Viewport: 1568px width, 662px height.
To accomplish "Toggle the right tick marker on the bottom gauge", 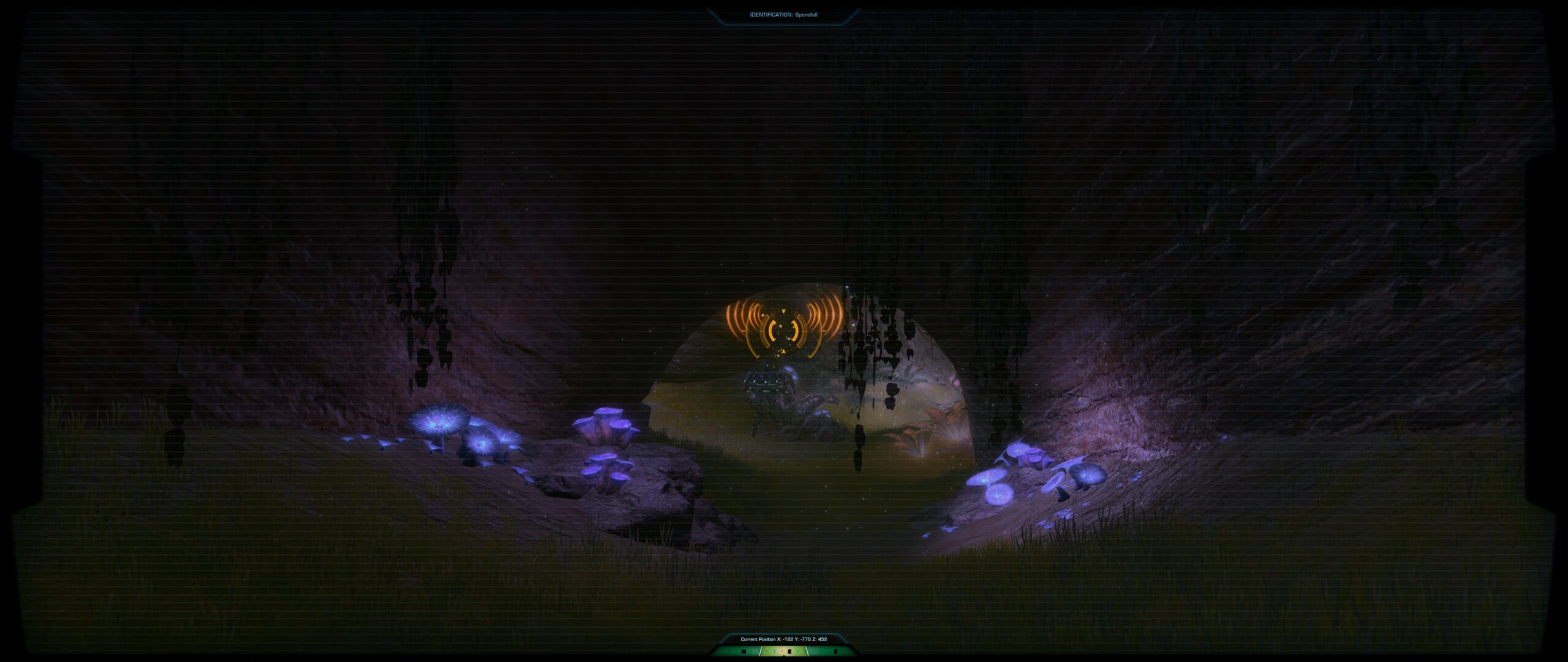I will pyautogui.click(x=835, y=653).
